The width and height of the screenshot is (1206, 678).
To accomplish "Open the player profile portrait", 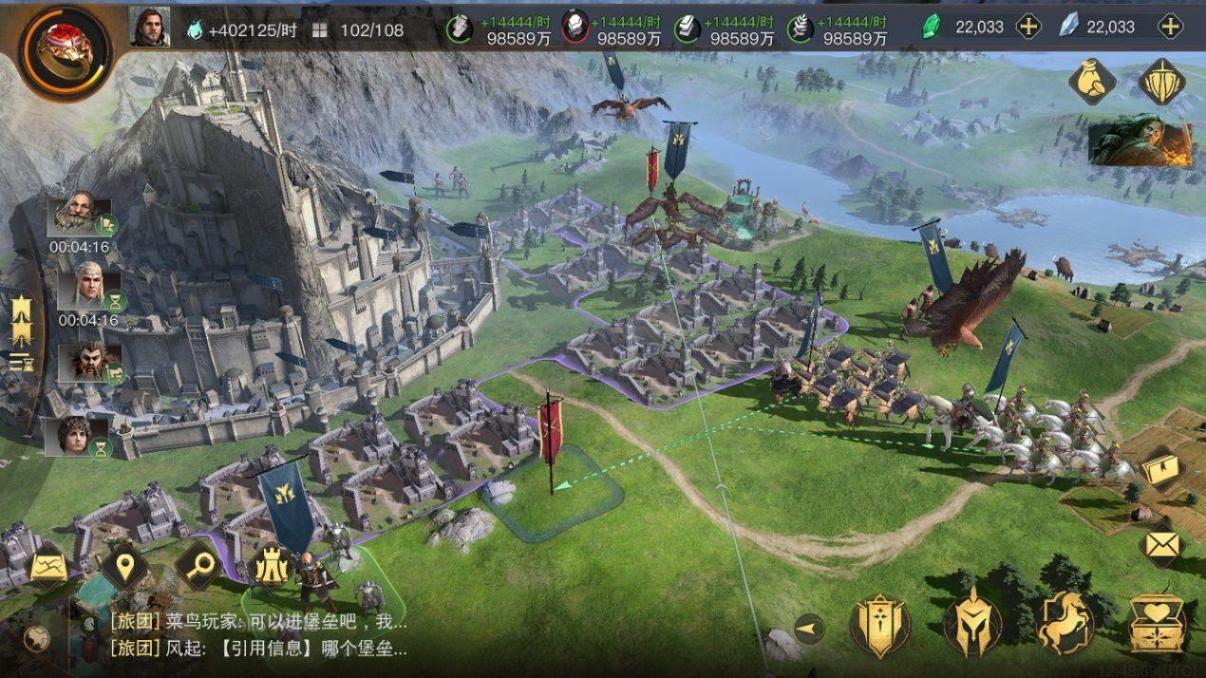I will pos(150,28).
